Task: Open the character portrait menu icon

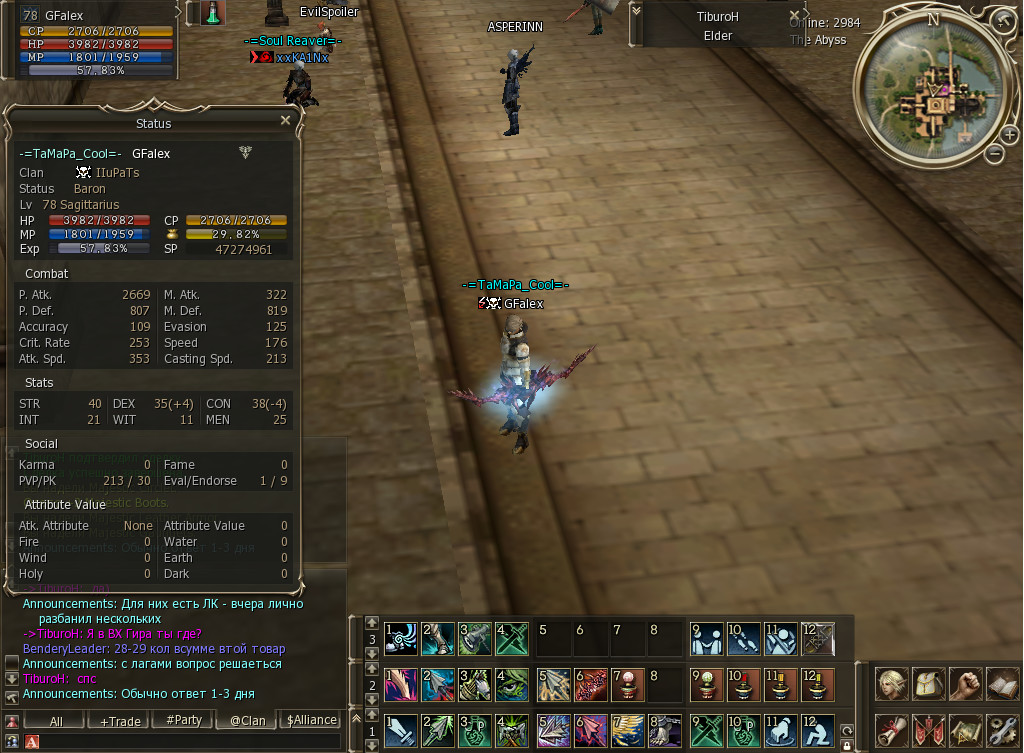Action: click(893, 685)
